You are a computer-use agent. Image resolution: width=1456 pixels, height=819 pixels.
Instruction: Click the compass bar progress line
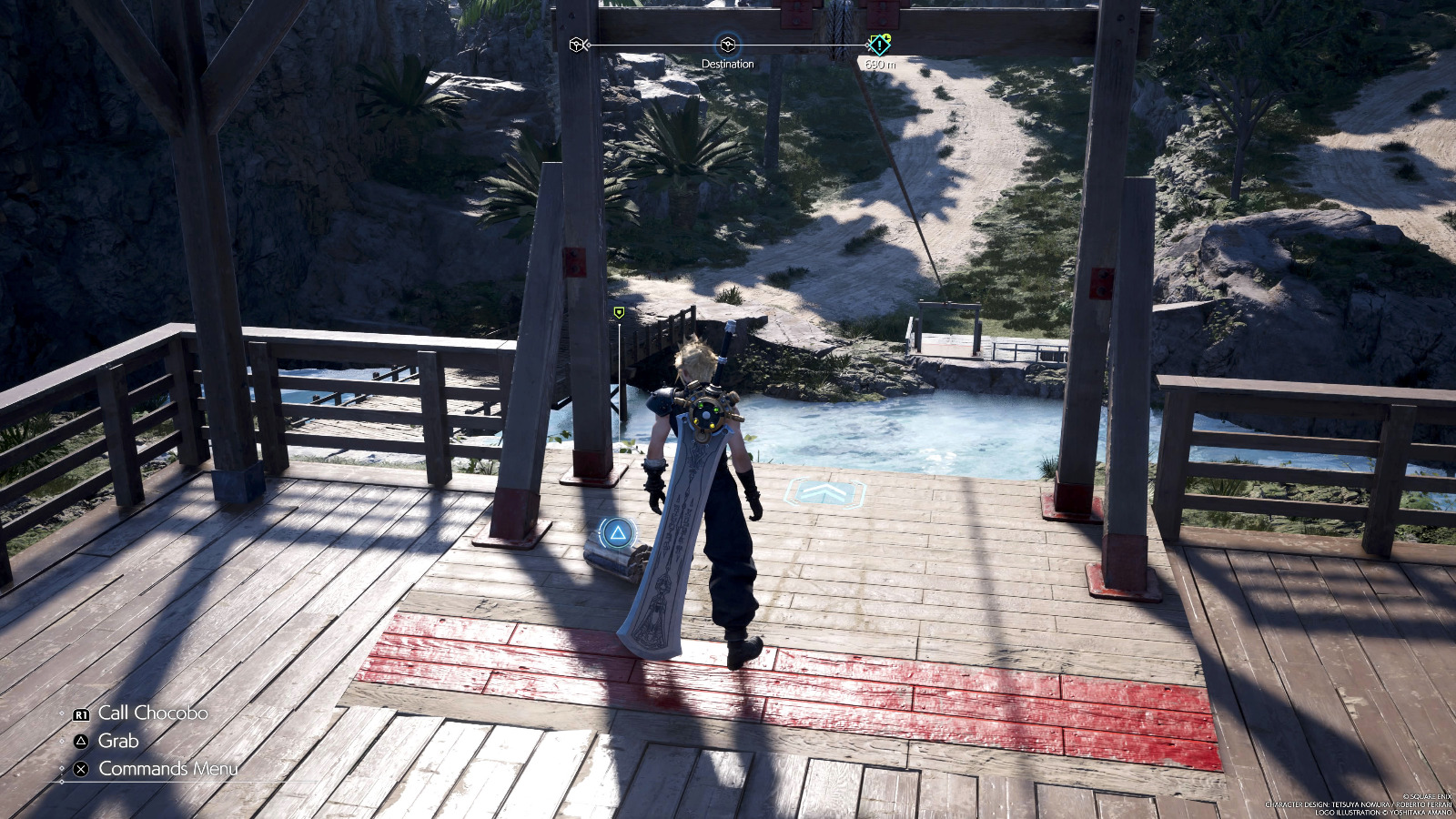click(x=801, y=42)
